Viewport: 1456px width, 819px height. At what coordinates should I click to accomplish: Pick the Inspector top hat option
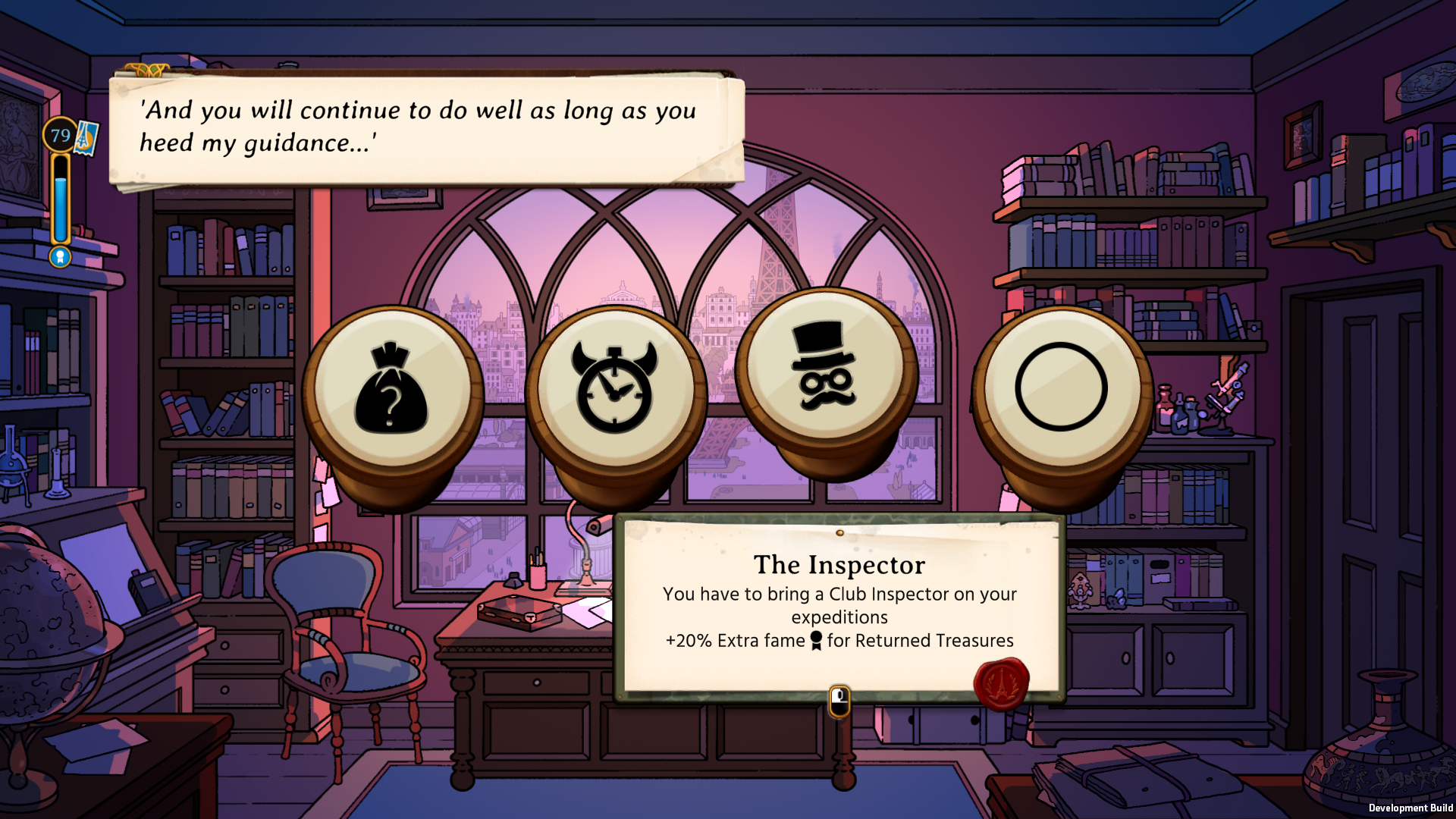click(x=825, y=369)
